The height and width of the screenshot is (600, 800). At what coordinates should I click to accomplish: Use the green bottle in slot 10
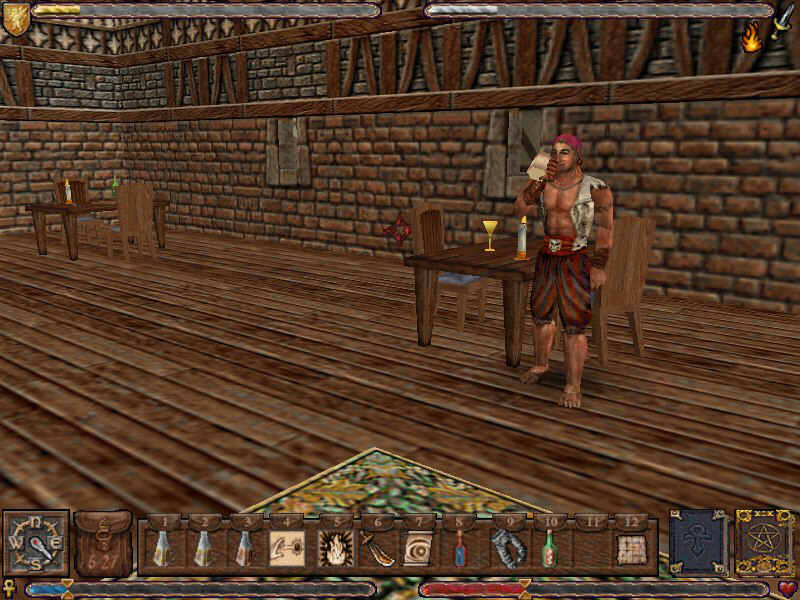click(547, 548)
